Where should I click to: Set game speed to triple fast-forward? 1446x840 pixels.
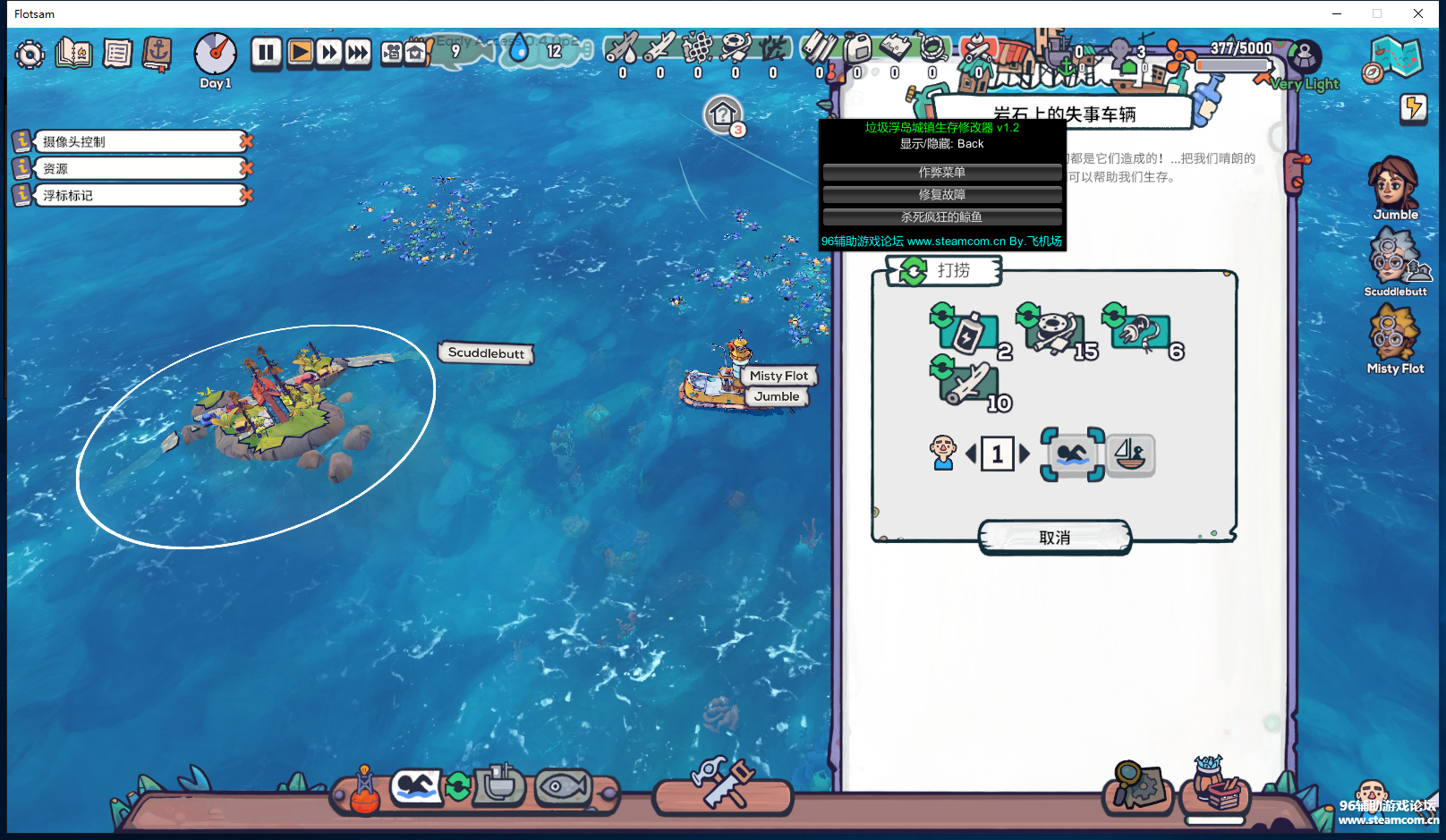click(x=358, y=53)
